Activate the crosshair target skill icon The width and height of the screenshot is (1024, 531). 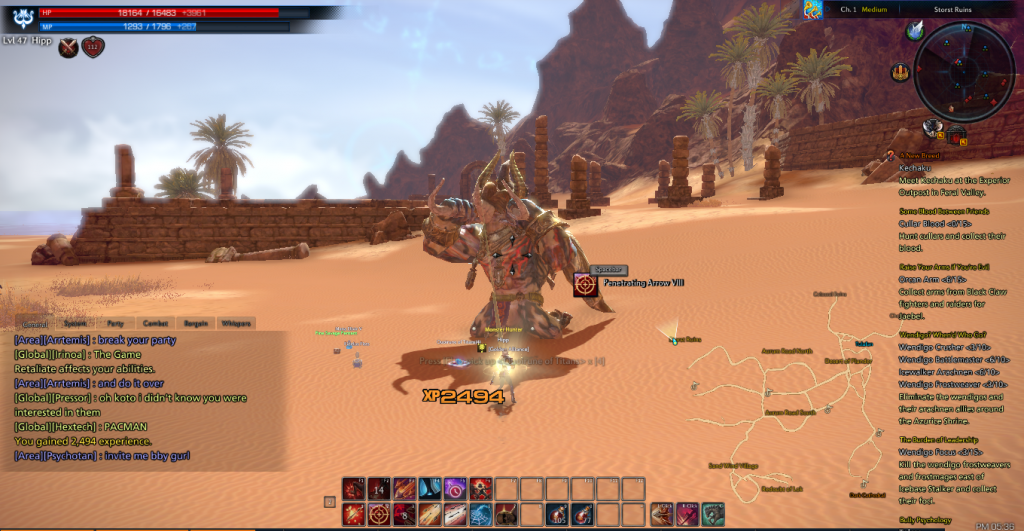pyautogui.click(x=380, y=514)
